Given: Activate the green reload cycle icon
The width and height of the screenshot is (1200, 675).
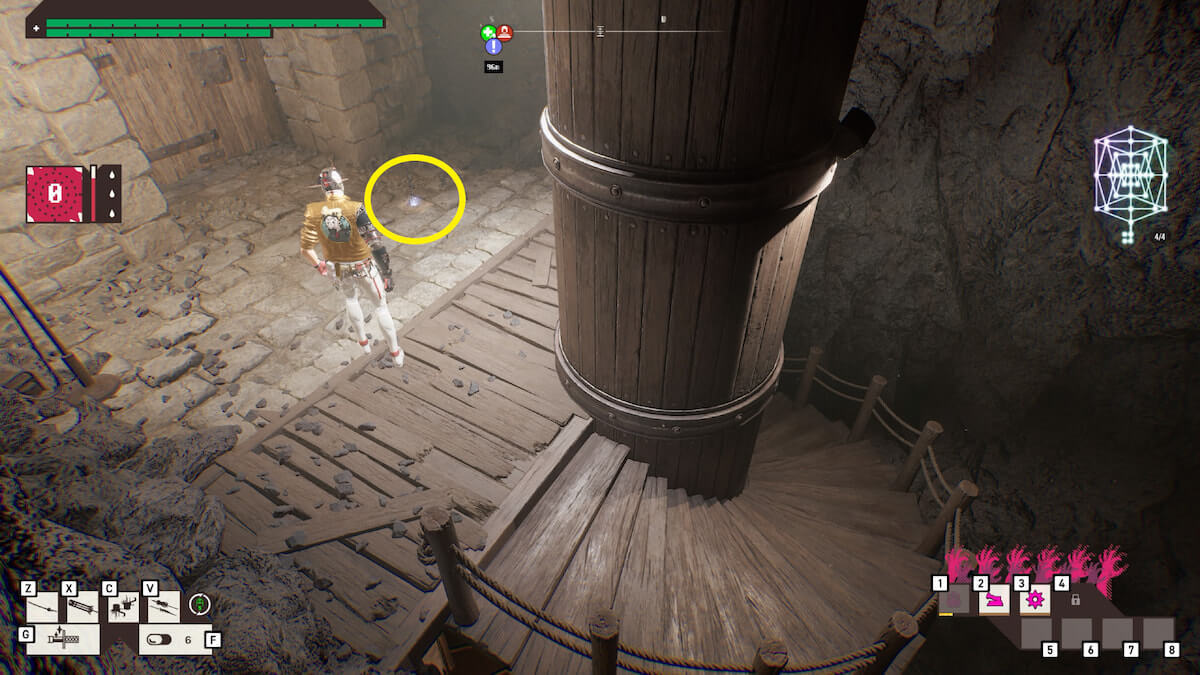Looking at the screenshot, I should pyautogui.click(x=200, y=604).
